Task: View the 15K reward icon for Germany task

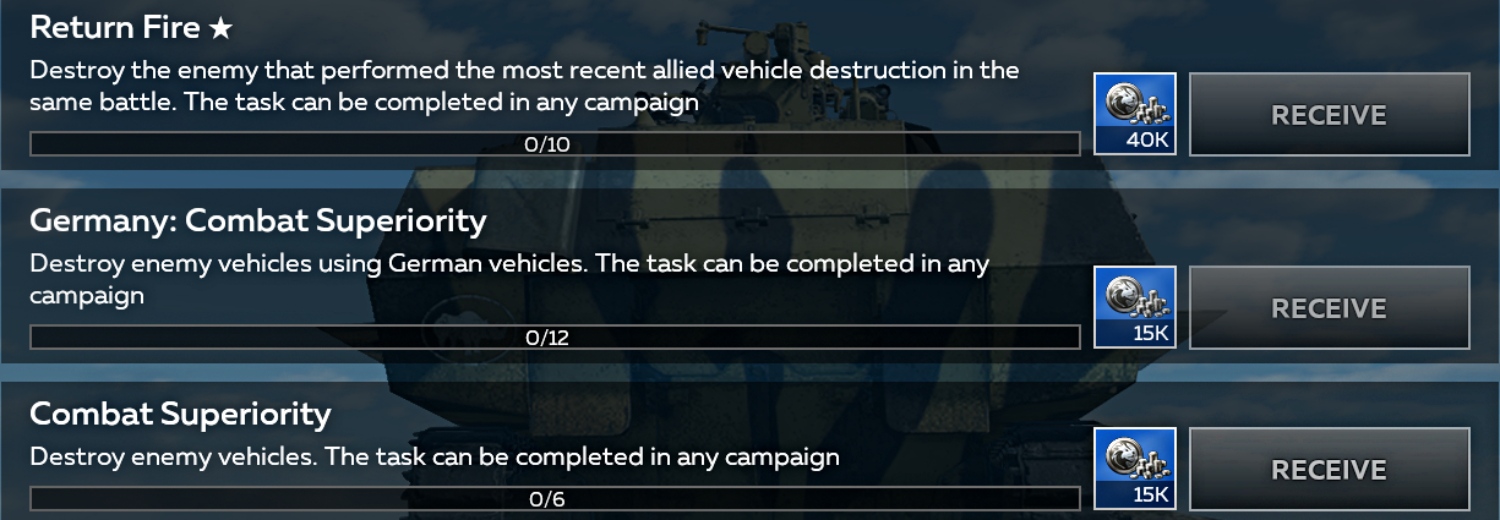Action: point(1135,307)
